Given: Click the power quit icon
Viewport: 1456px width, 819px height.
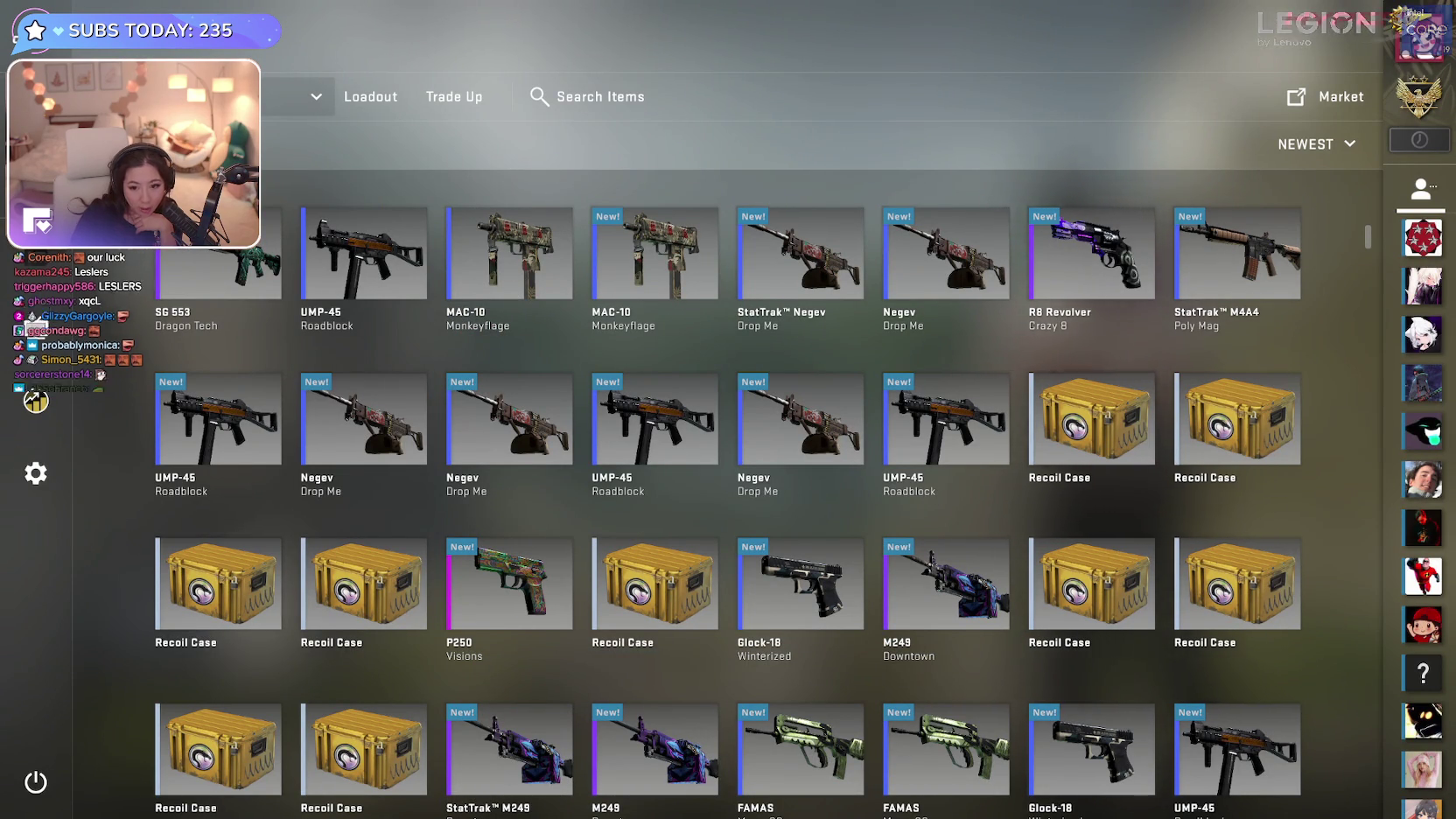Looking at the screenshot, I should [x=36, y=782].
